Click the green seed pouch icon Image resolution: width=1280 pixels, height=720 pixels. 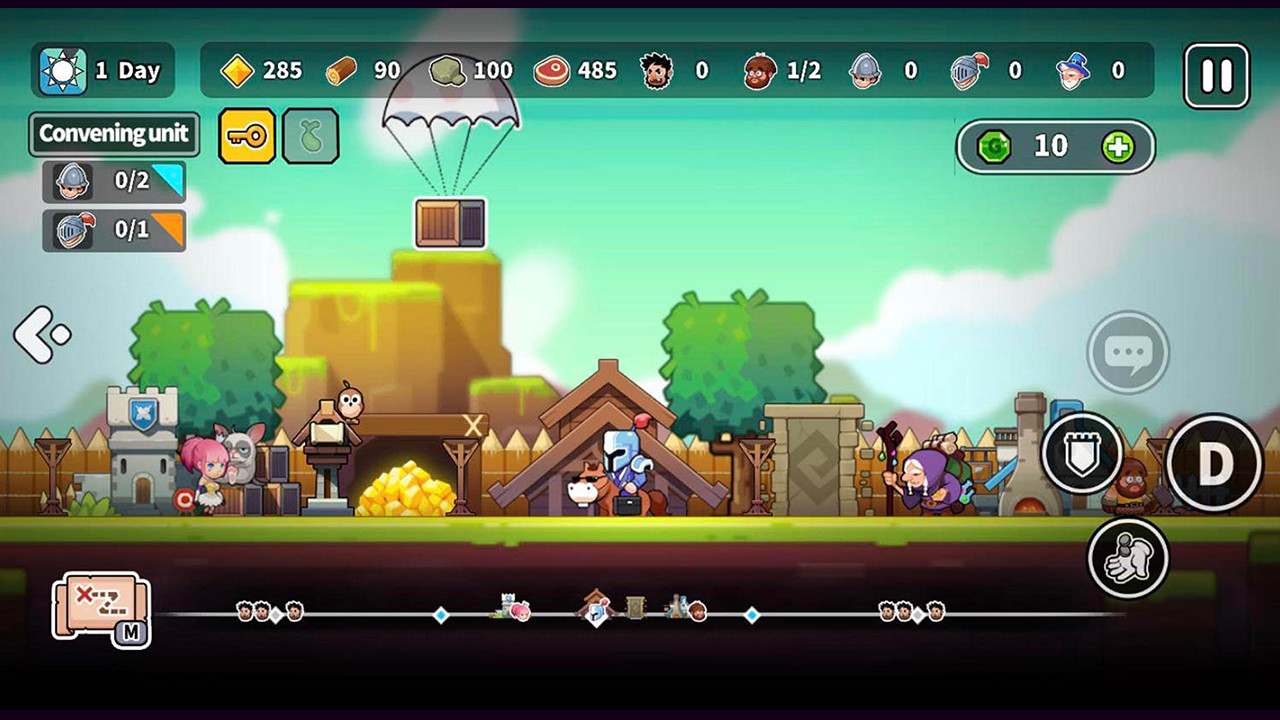pyautogui.click(x=311, y=136)
